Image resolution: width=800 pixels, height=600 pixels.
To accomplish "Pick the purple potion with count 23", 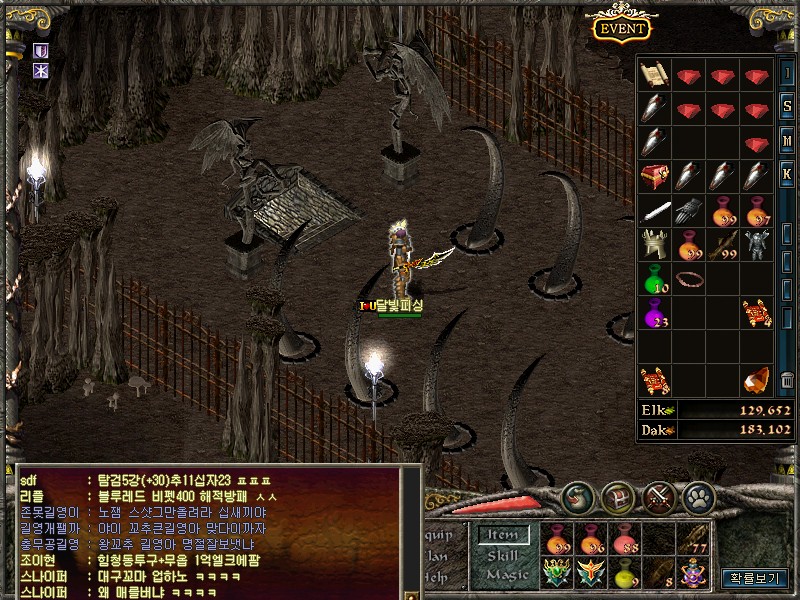I will [x=655, y=312].
